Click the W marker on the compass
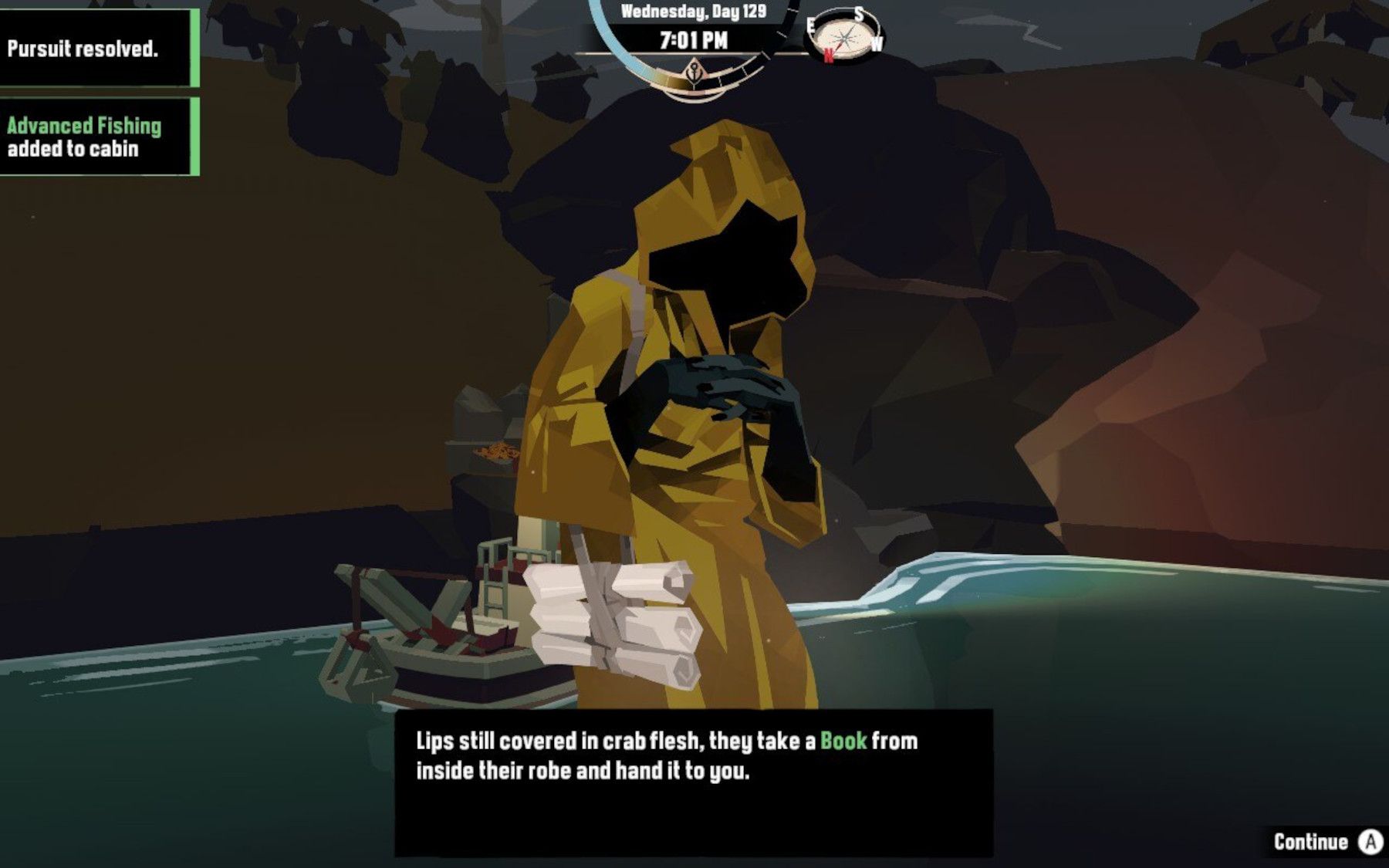Image resolution: width=1389 pixels, height=868 pixels. pyautogui.click(x=877, y=42)
